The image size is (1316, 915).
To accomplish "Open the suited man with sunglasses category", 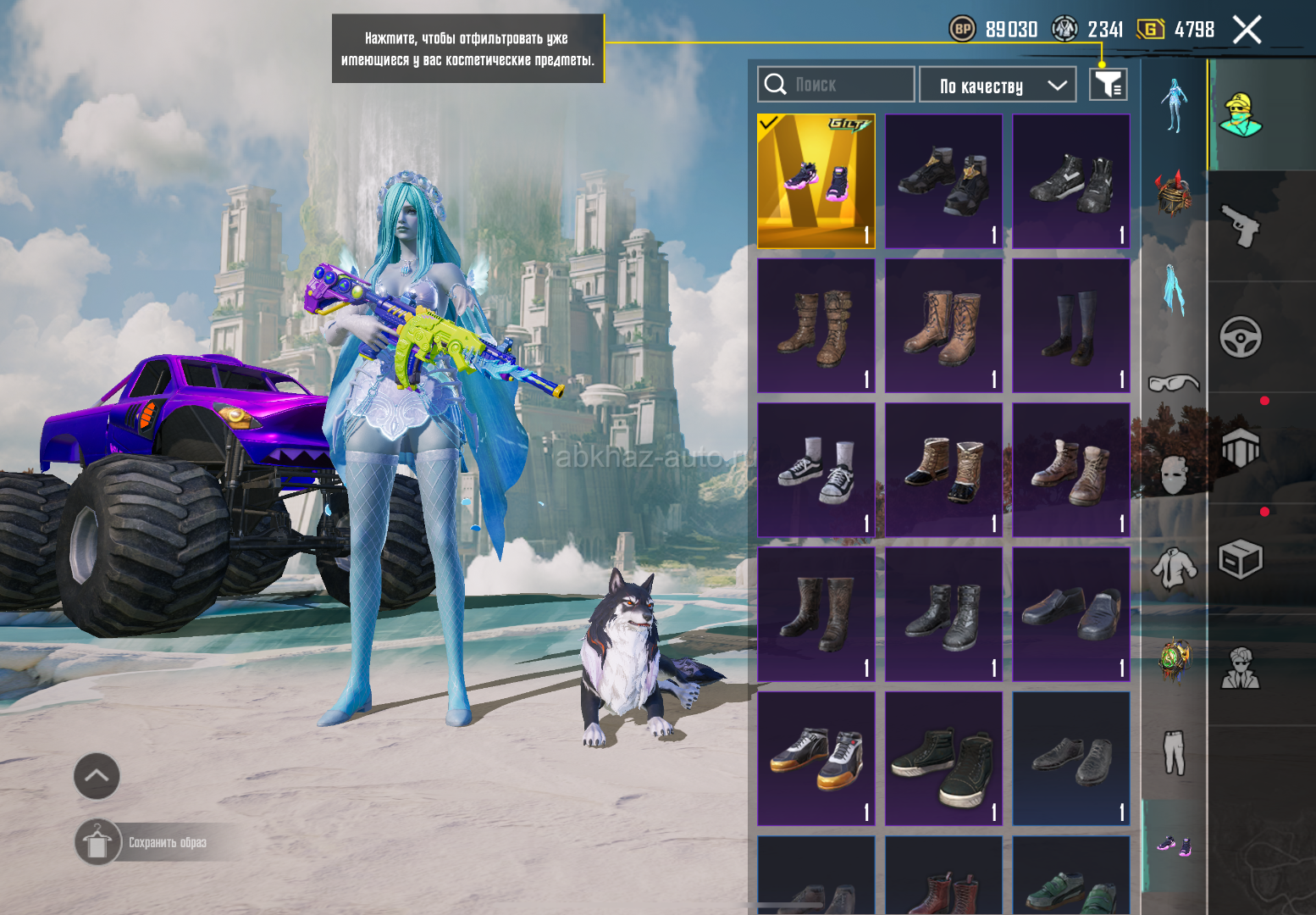I will [x=1241, y=669].
